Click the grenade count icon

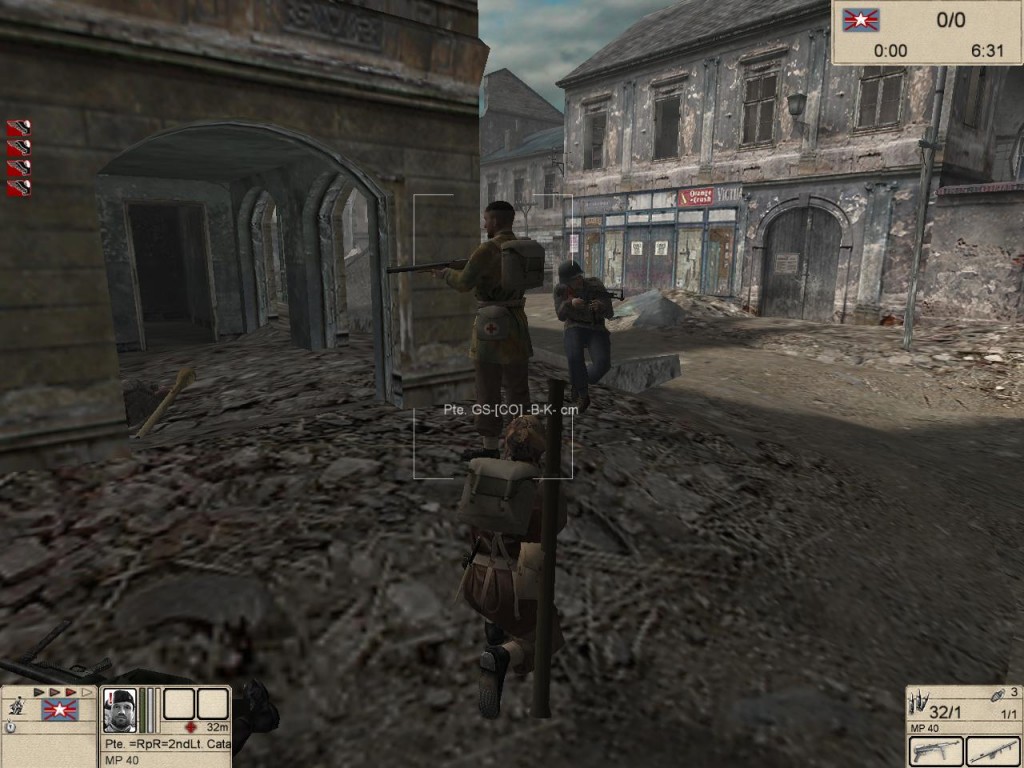click(996, 696)
